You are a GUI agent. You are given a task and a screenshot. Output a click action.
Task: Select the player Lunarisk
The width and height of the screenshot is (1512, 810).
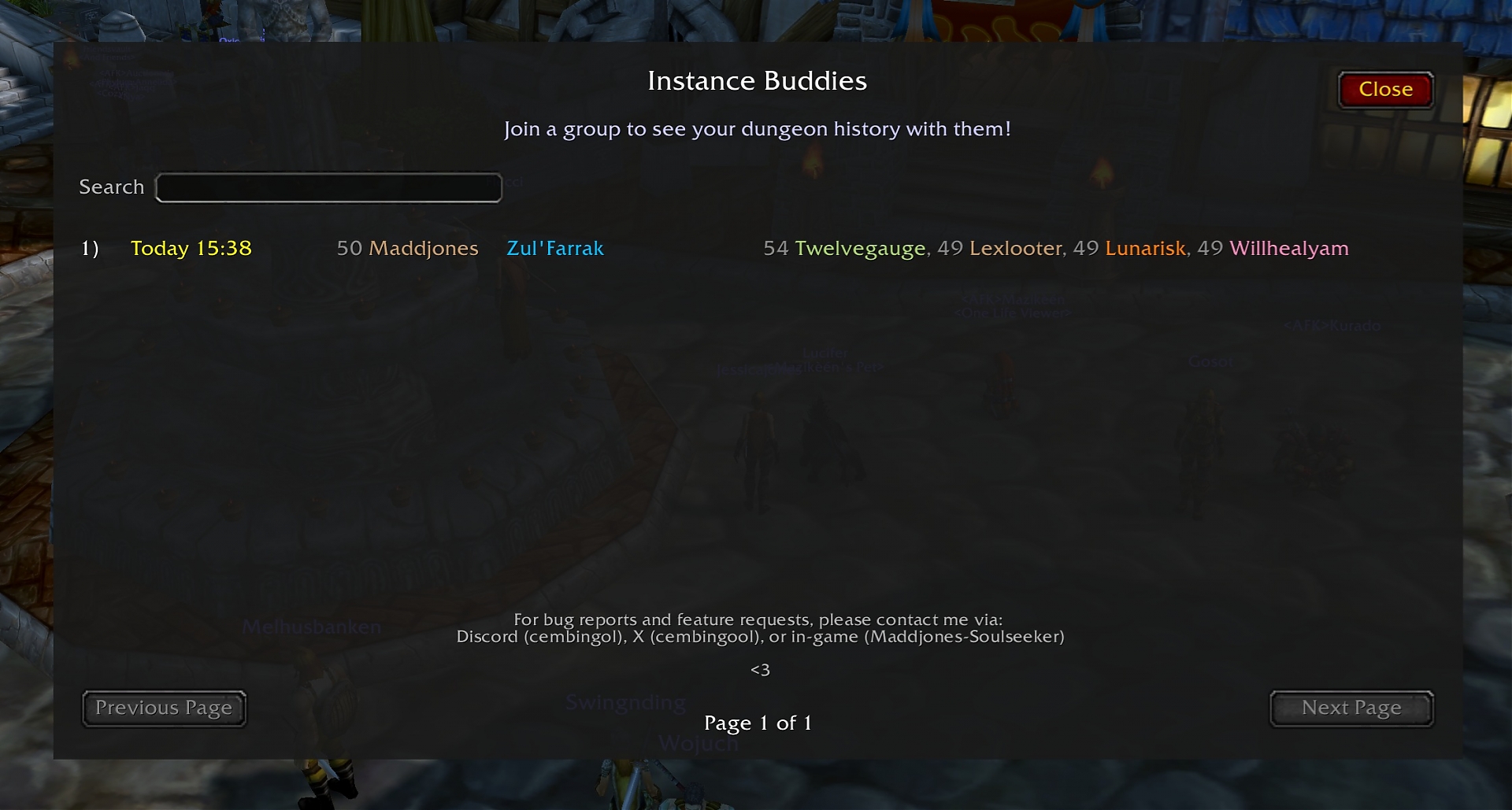tap(1146, 248)
